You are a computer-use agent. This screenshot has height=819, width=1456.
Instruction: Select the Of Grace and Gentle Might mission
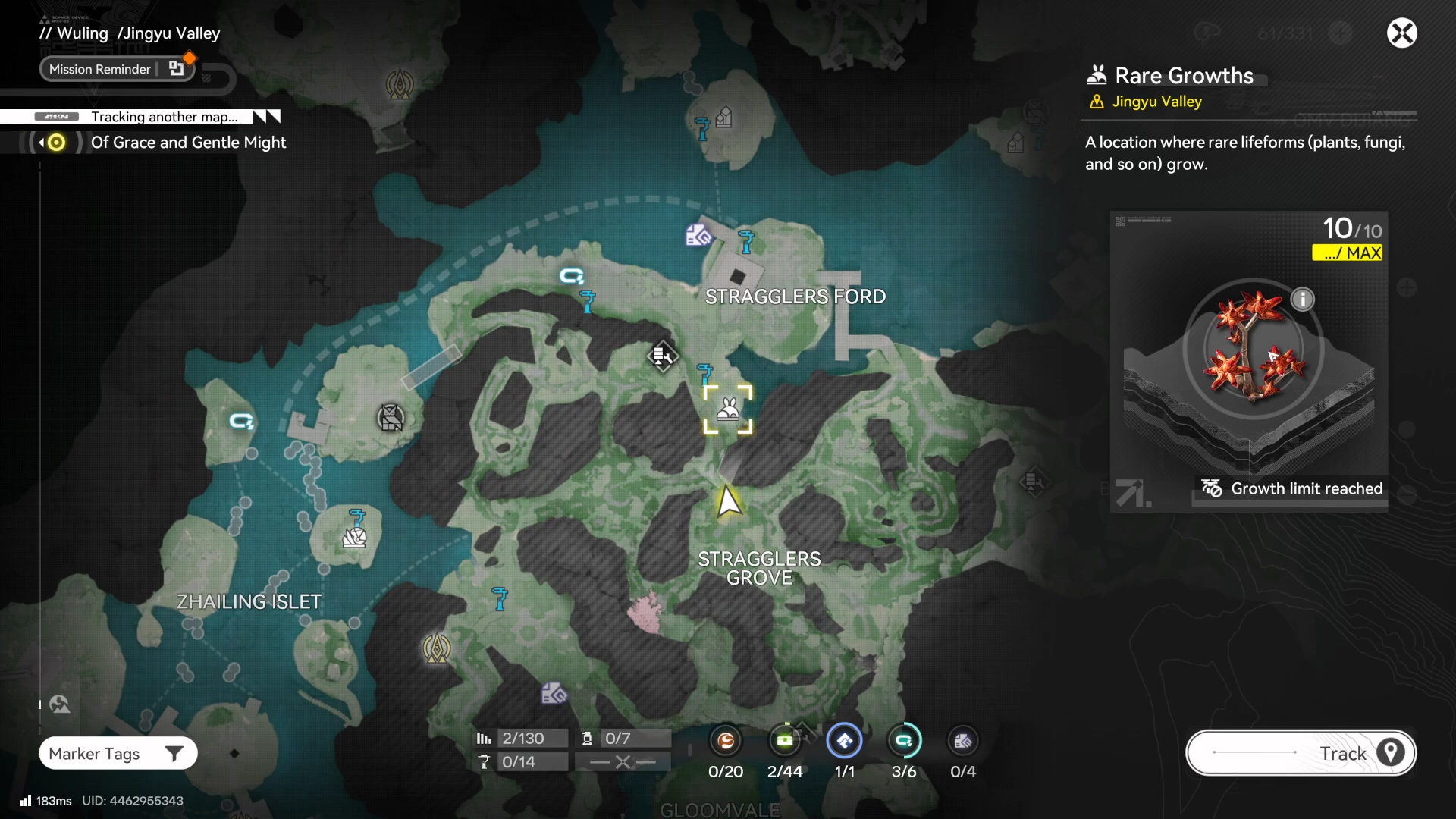point(188,143)
